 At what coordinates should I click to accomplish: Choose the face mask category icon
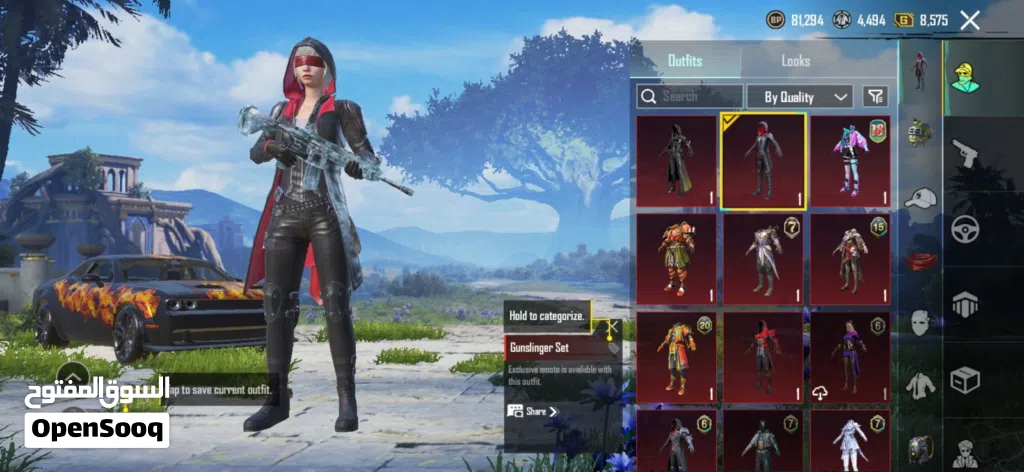click(919, 322)
